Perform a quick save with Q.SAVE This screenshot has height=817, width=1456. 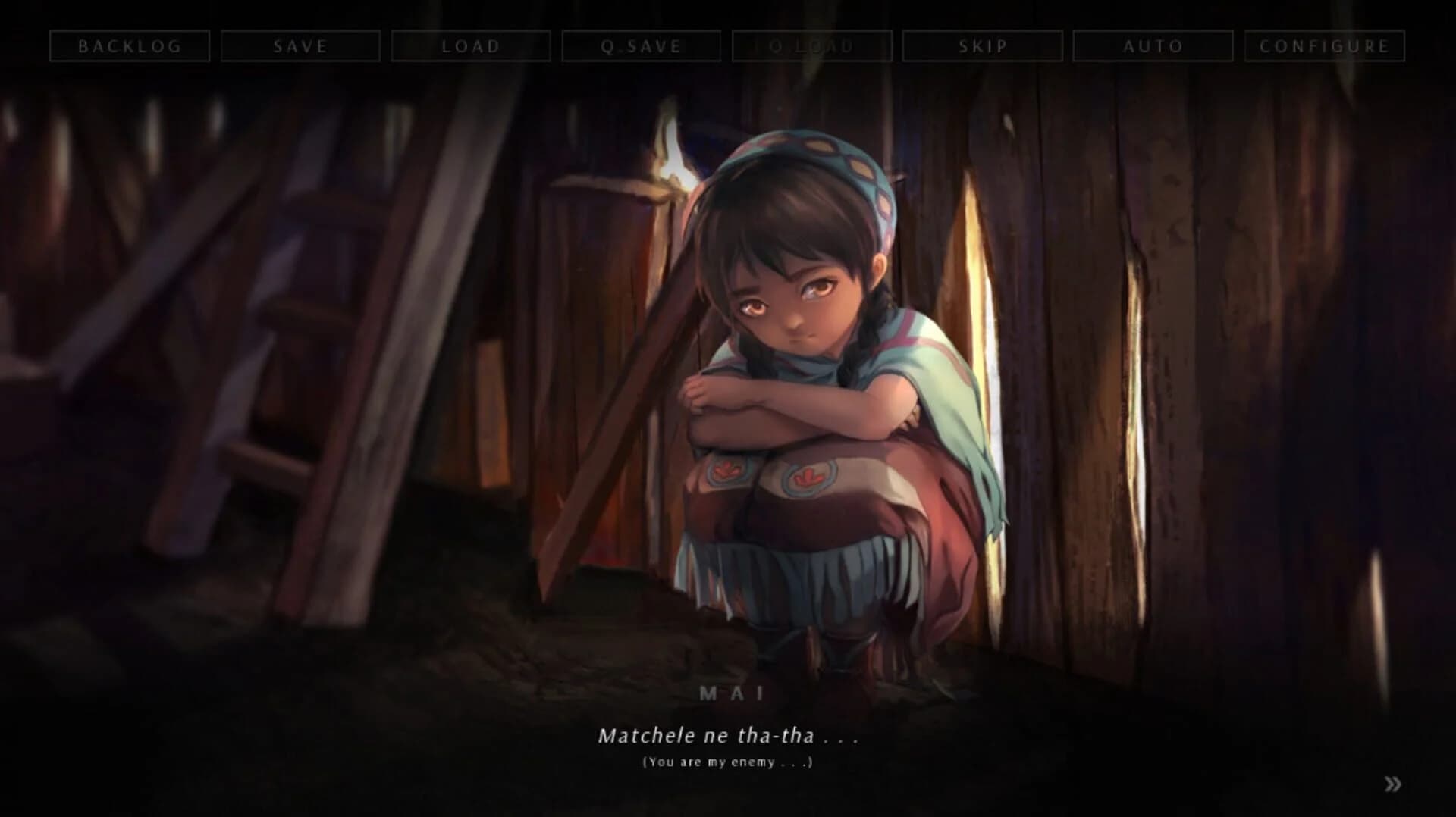click(x=641, y=46)
